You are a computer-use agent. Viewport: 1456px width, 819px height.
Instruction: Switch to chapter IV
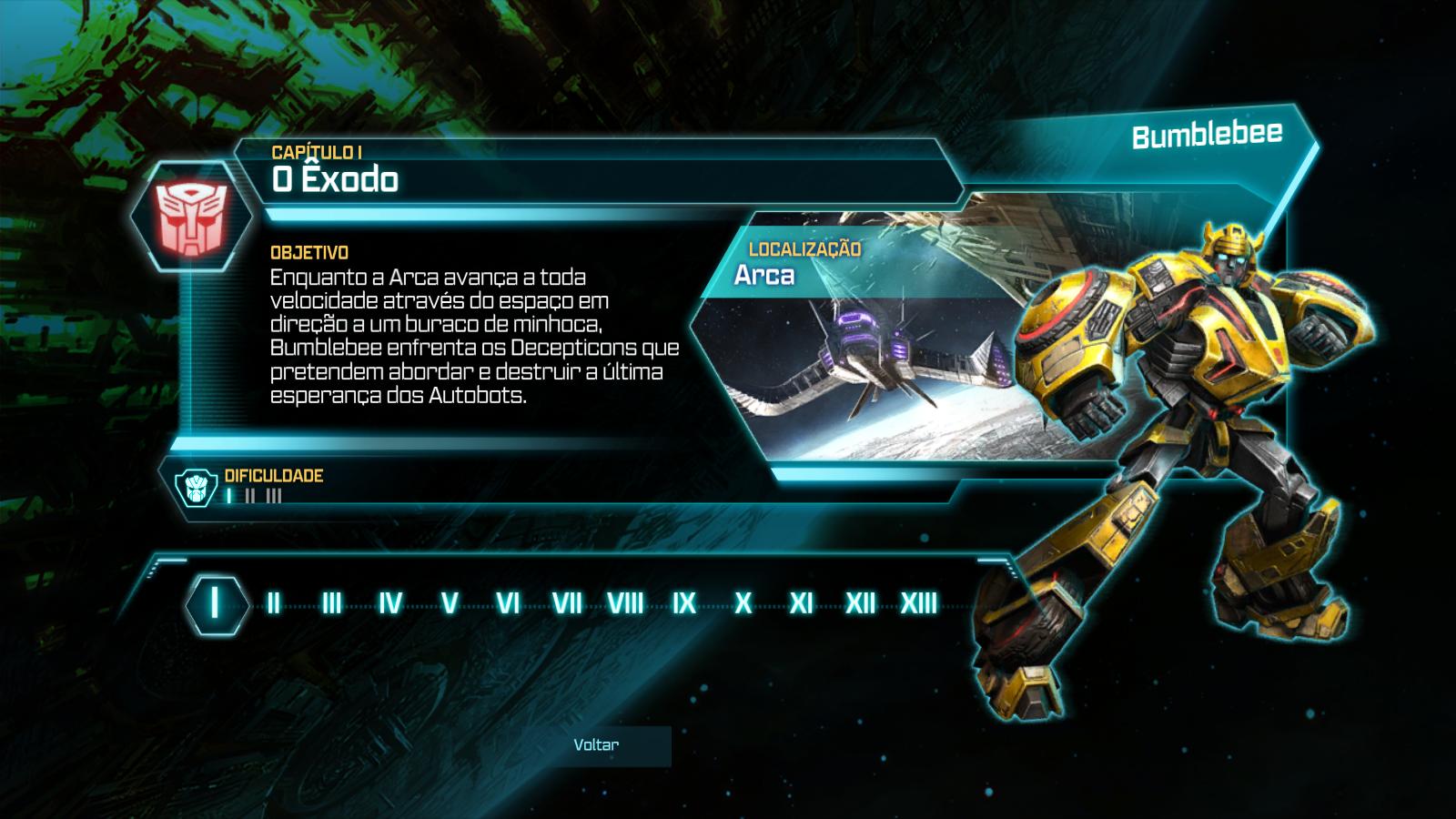[x=390, y=602]
